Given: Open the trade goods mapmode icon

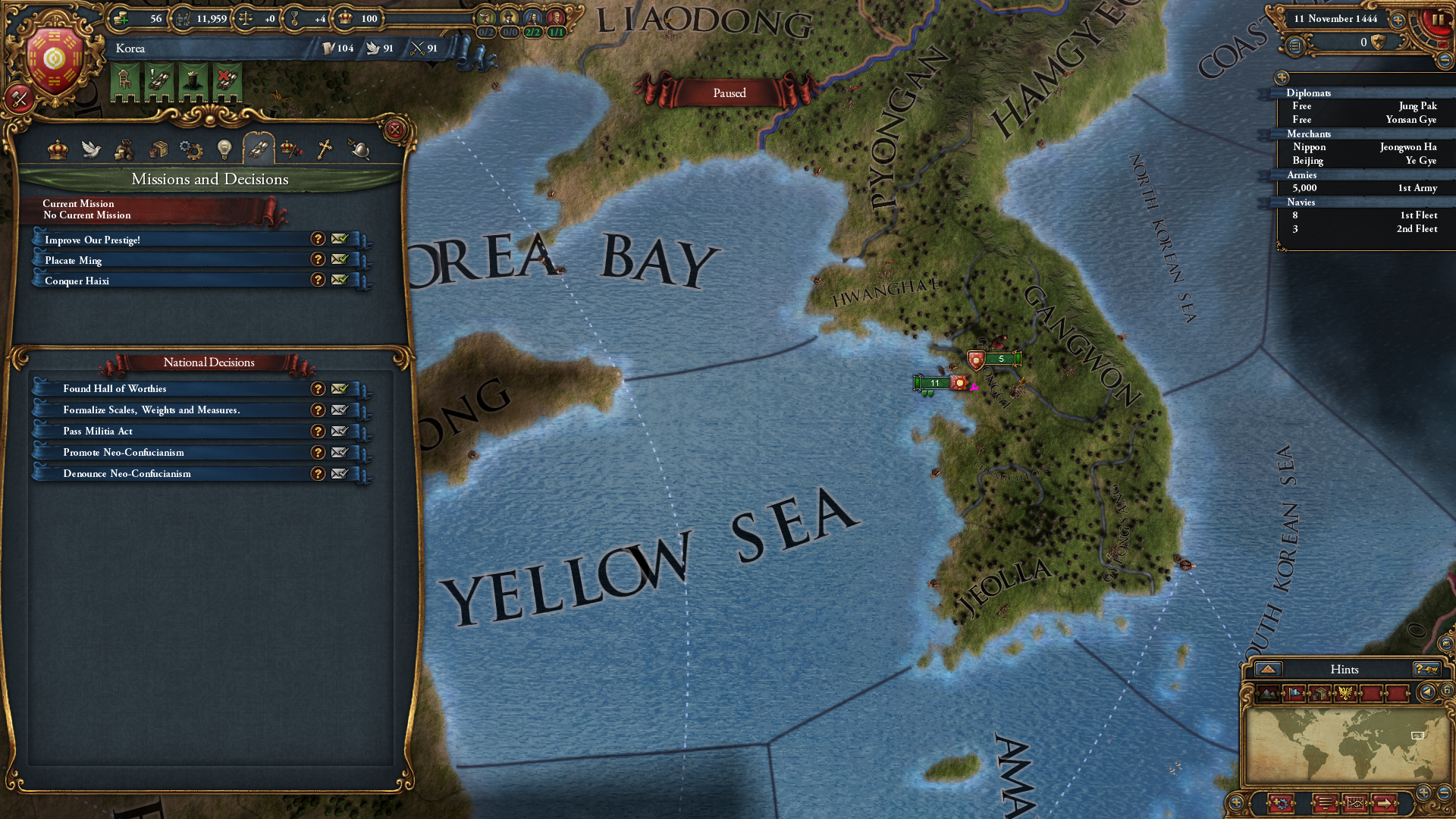Looking at the screenshot, I should 1319,693.
